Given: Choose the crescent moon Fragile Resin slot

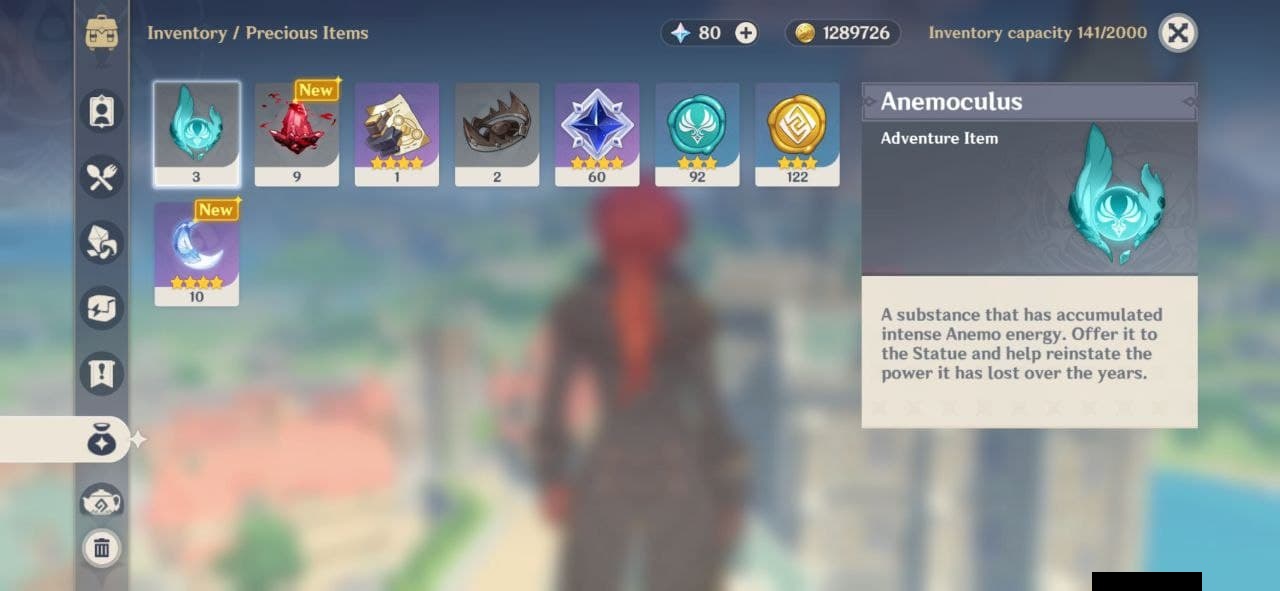Looking at the screenshot, I should point(197,254).
